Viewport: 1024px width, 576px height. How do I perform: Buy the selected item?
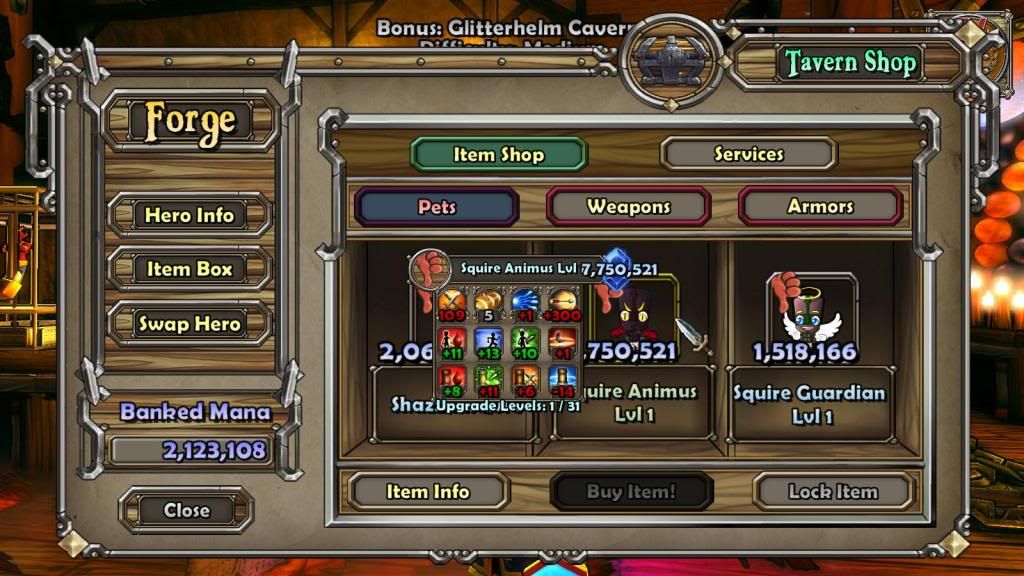[x=631, y=492]
